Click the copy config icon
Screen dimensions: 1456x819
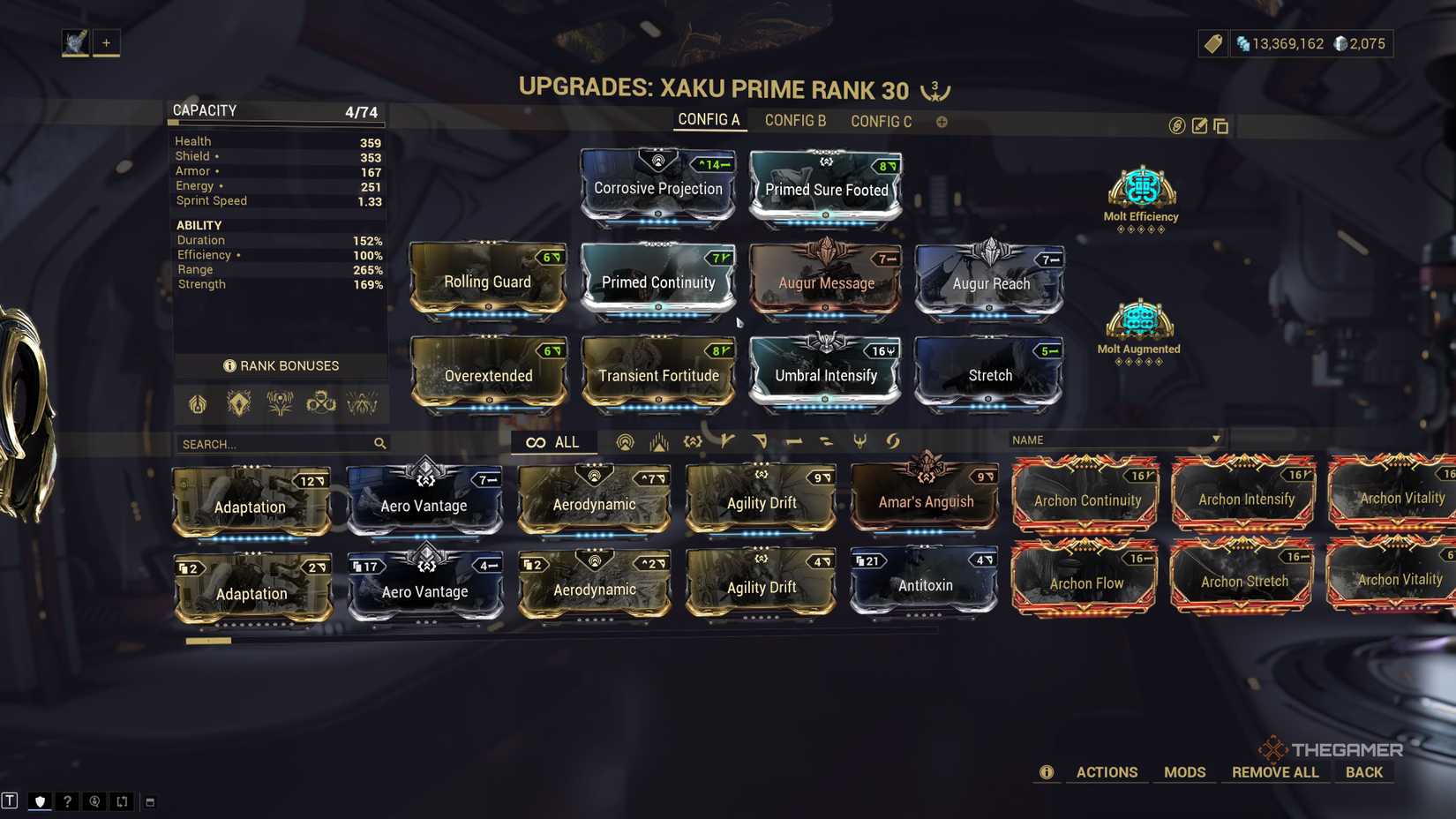coord(1221,126)
